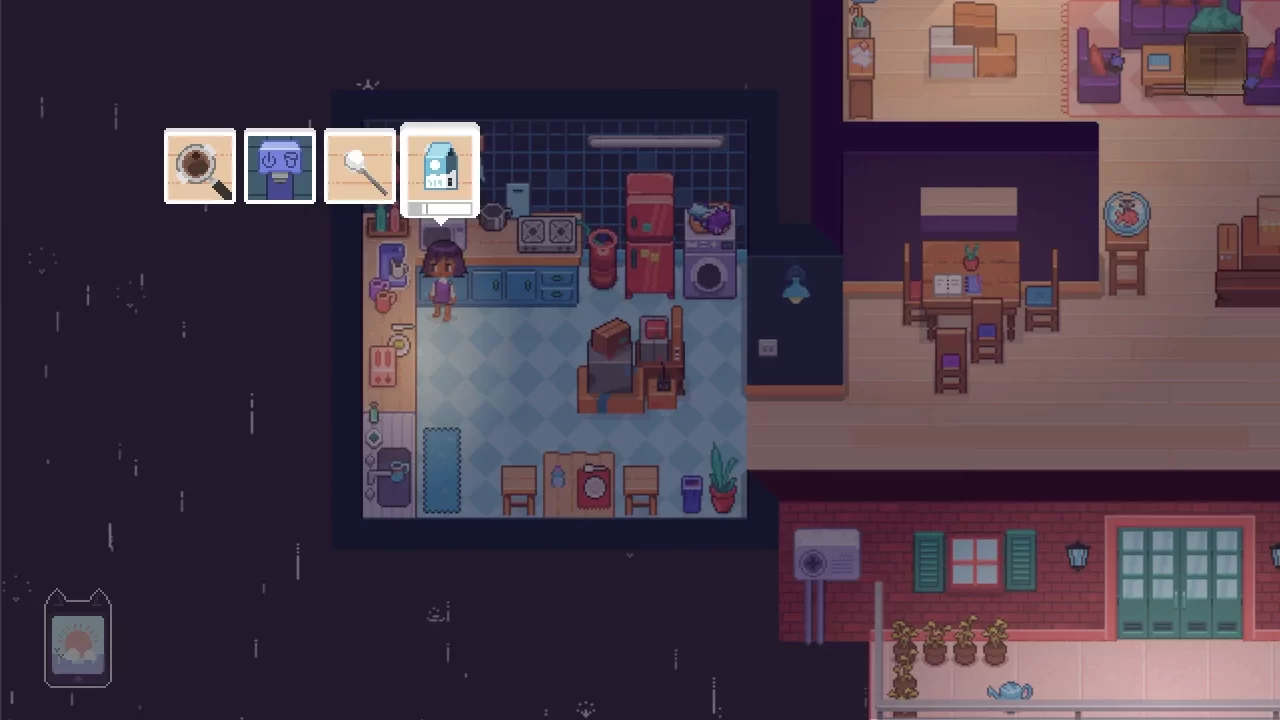Click the teal teapot outside the house

click(x=1010, y=691)
